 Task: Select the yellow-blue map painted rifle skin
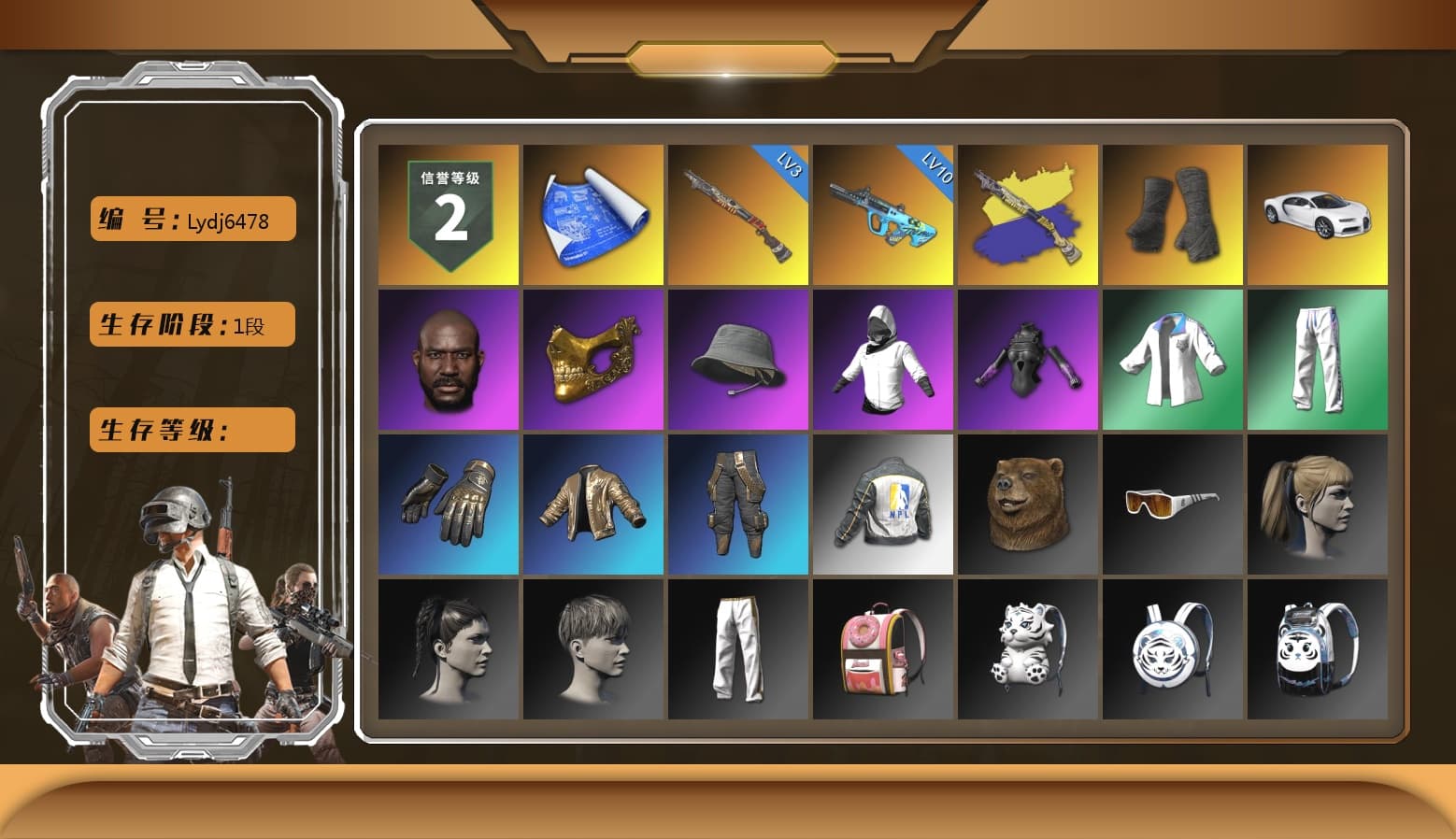click(x=1027, y=213)
